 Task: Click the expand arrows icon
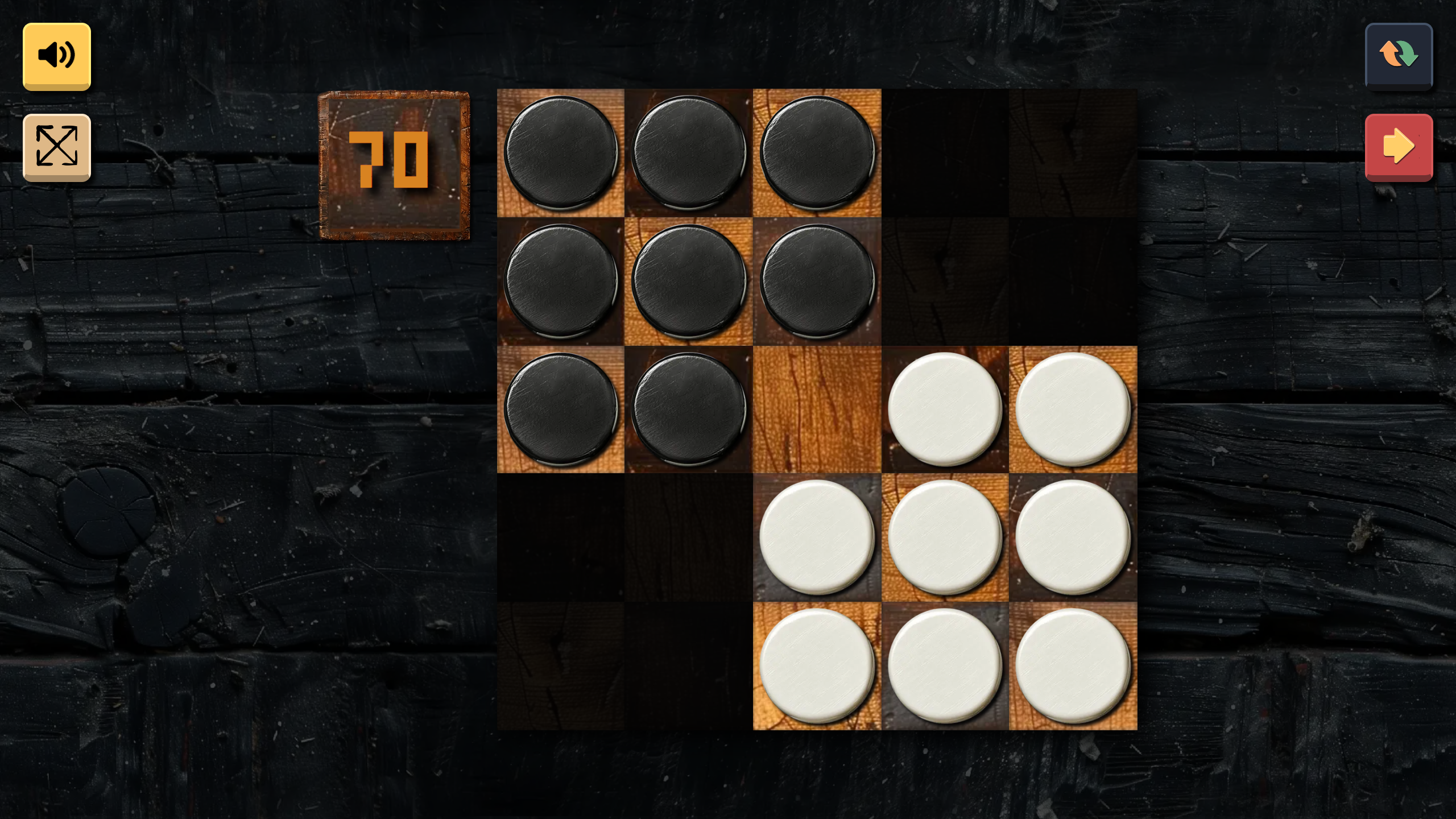point(56,147)
